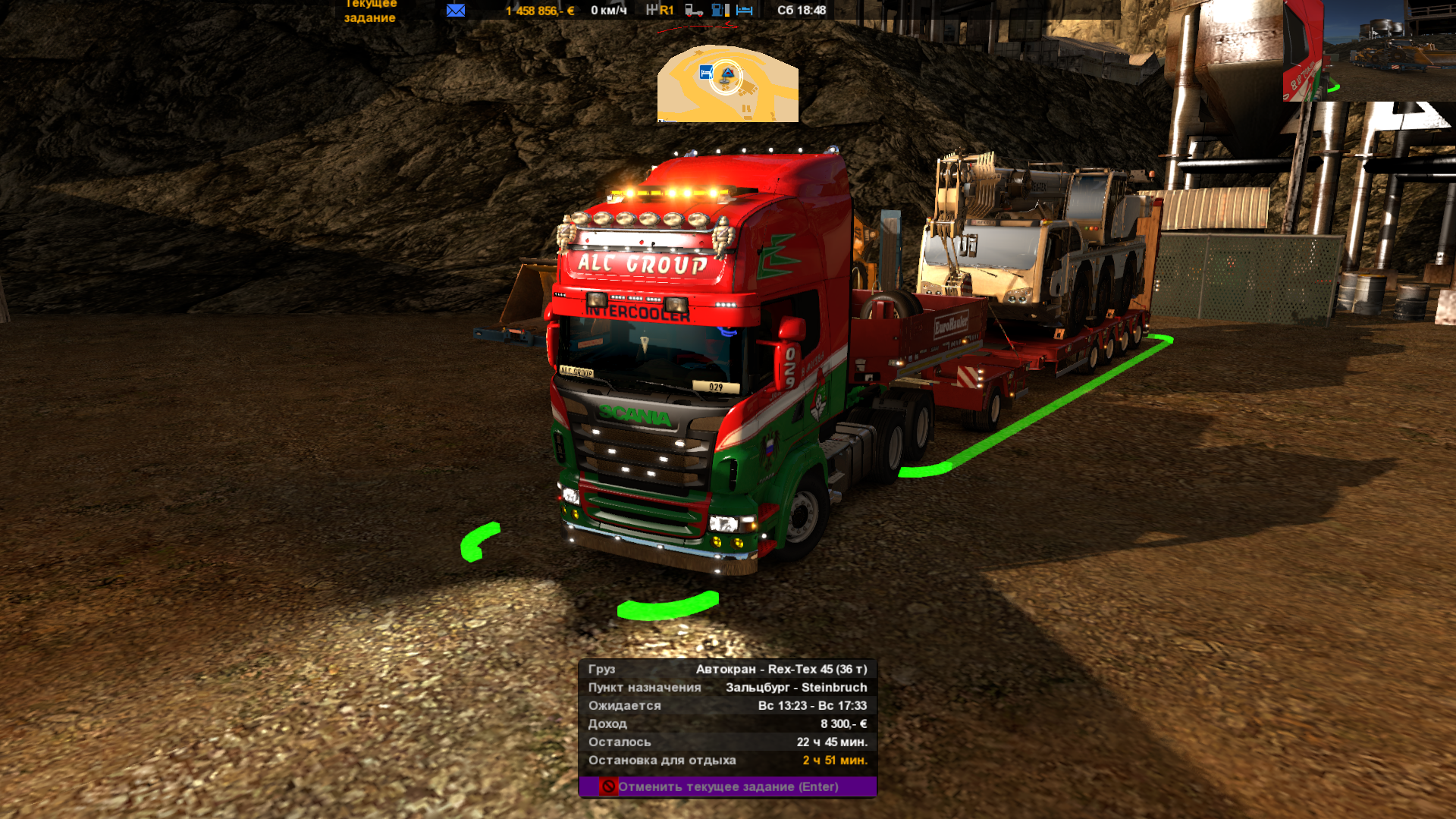
Task: Click the fuel pump indicator icon
Action: [x=720, y=10]
